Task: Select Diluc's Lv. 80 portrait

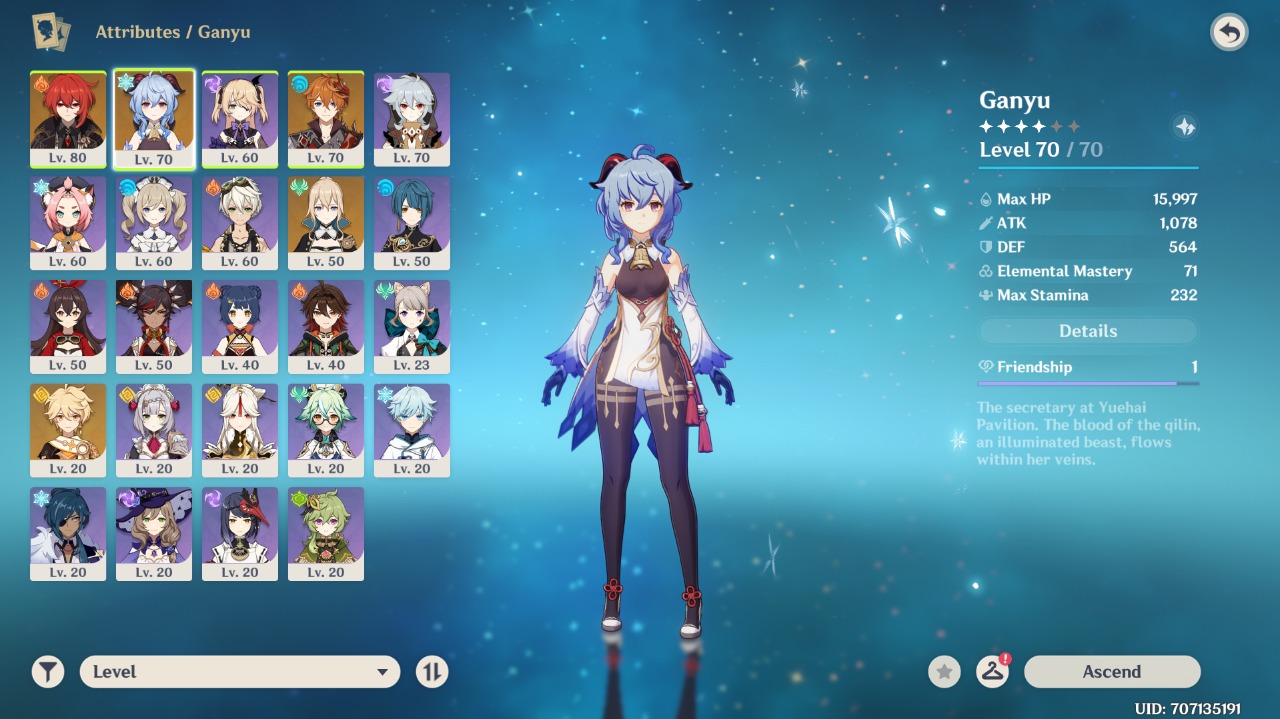Action: (68, 118)
